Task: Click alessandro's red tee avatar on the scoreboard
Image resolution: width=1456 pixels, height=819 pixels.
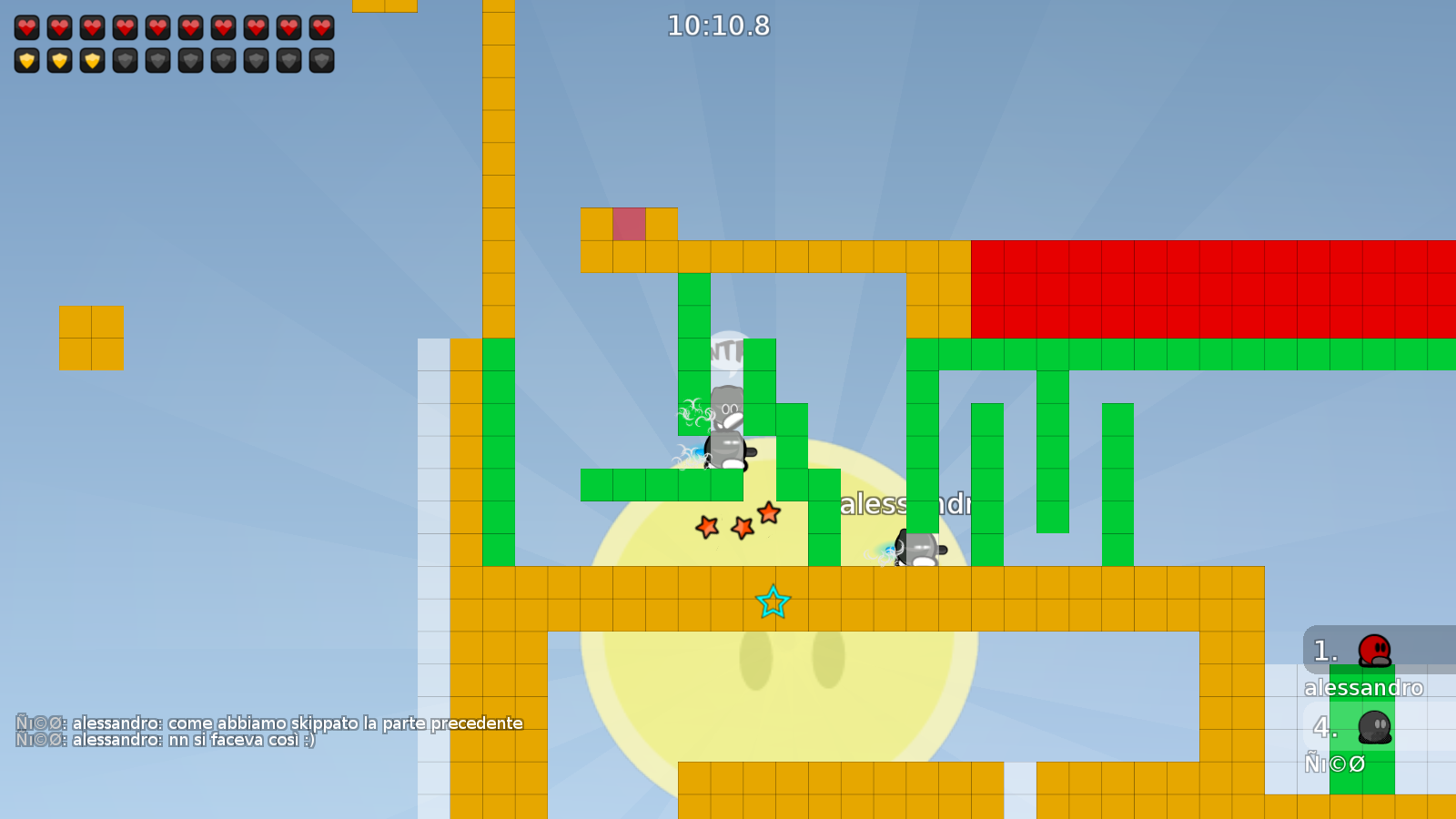Action: click(1374, 652)
